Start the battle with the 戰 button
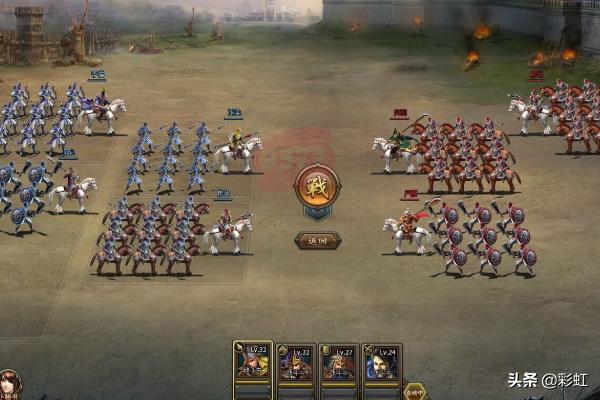The height and width of the screenshot is (400, 600). (317, 186)
